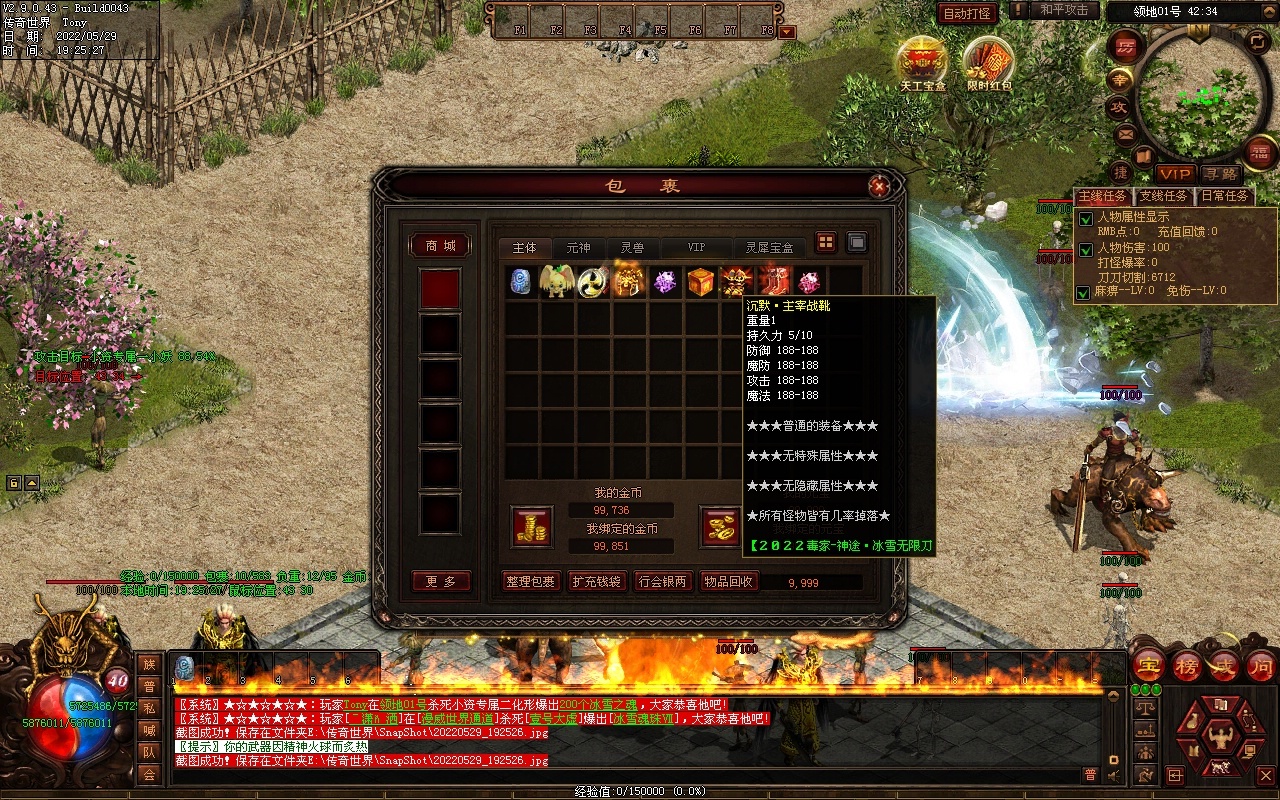Click the 整理包裹 sort button
Image resolution: width=1280 pixels, height=800 pixels.
tap(530, 582)
